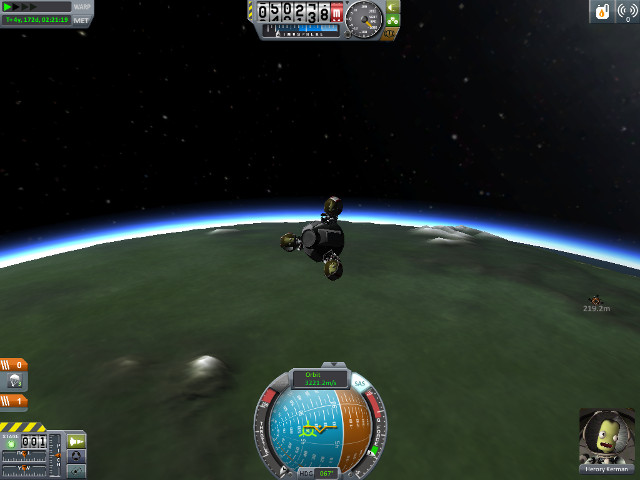The height and width of the screenshot is (480, 640).
Task: Open the messages signal icon
Action: 627,11
